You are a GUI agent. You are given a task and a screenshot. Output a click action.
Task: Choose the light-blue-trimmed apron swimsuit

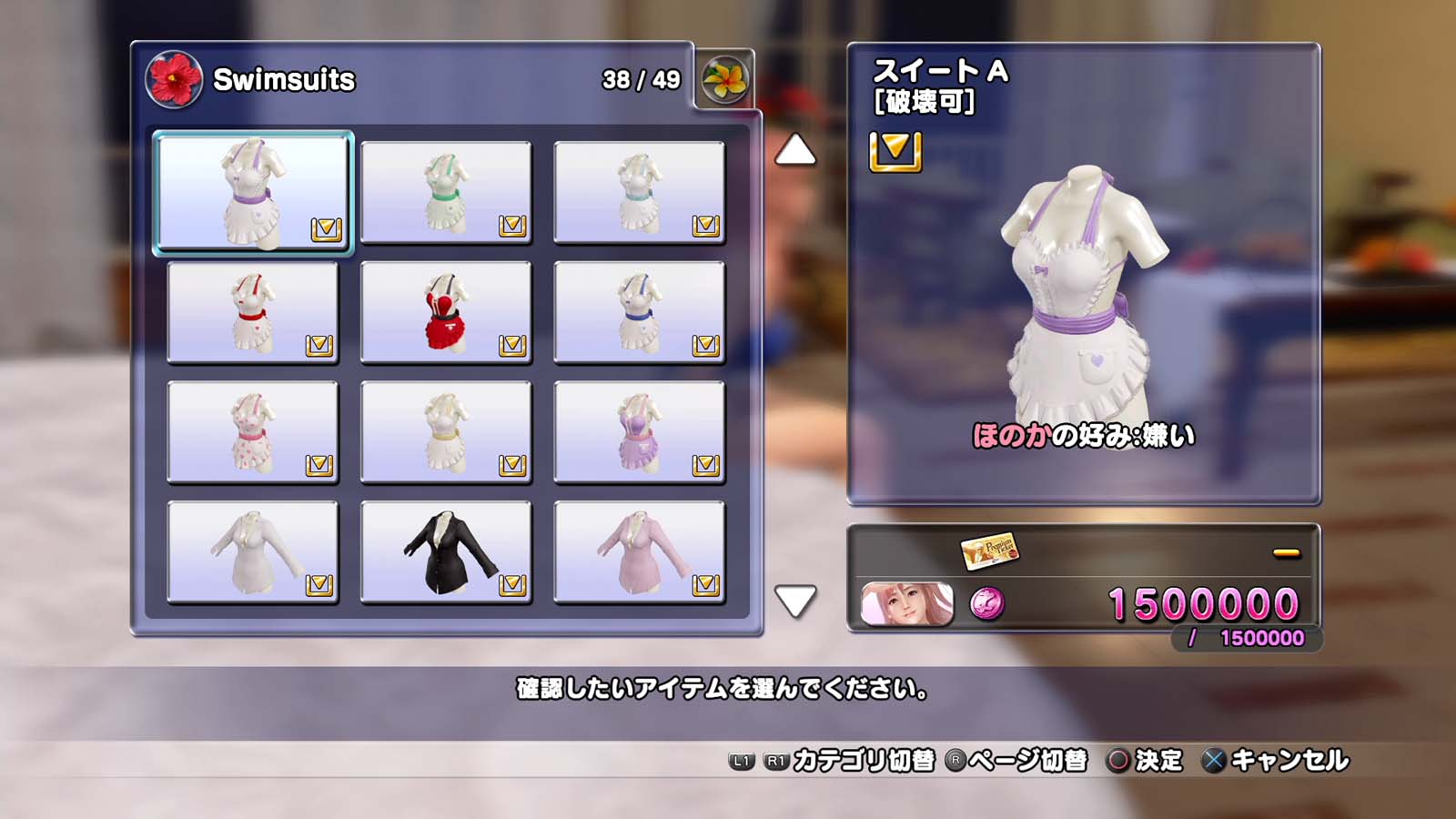click(639, 192)
